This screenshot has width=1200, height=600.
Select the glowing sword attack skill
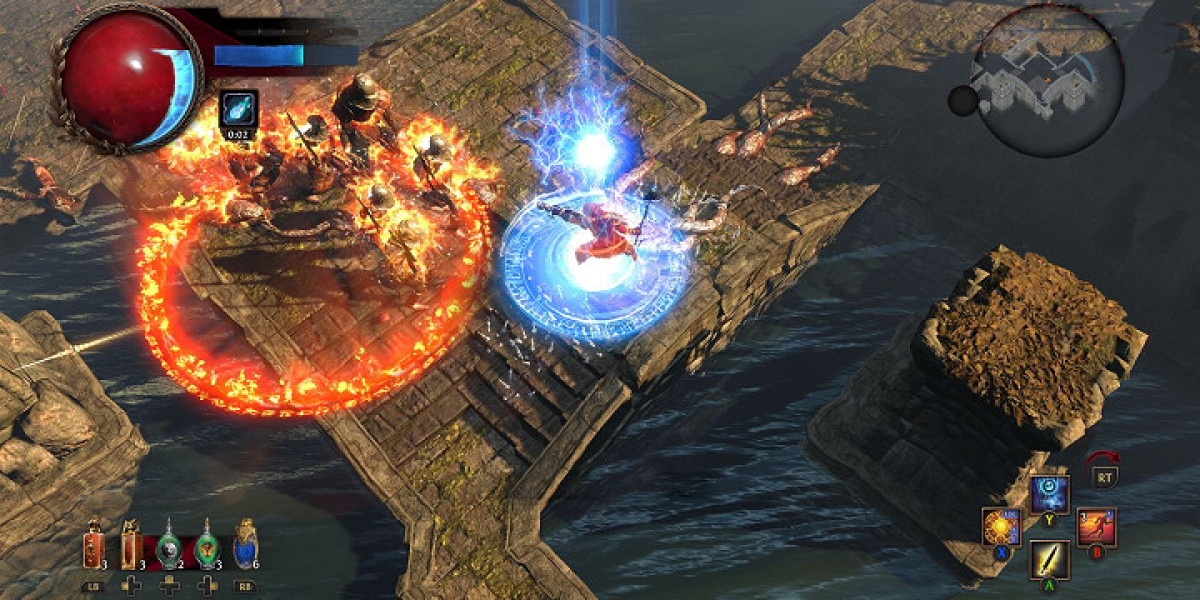[1049, 559]
